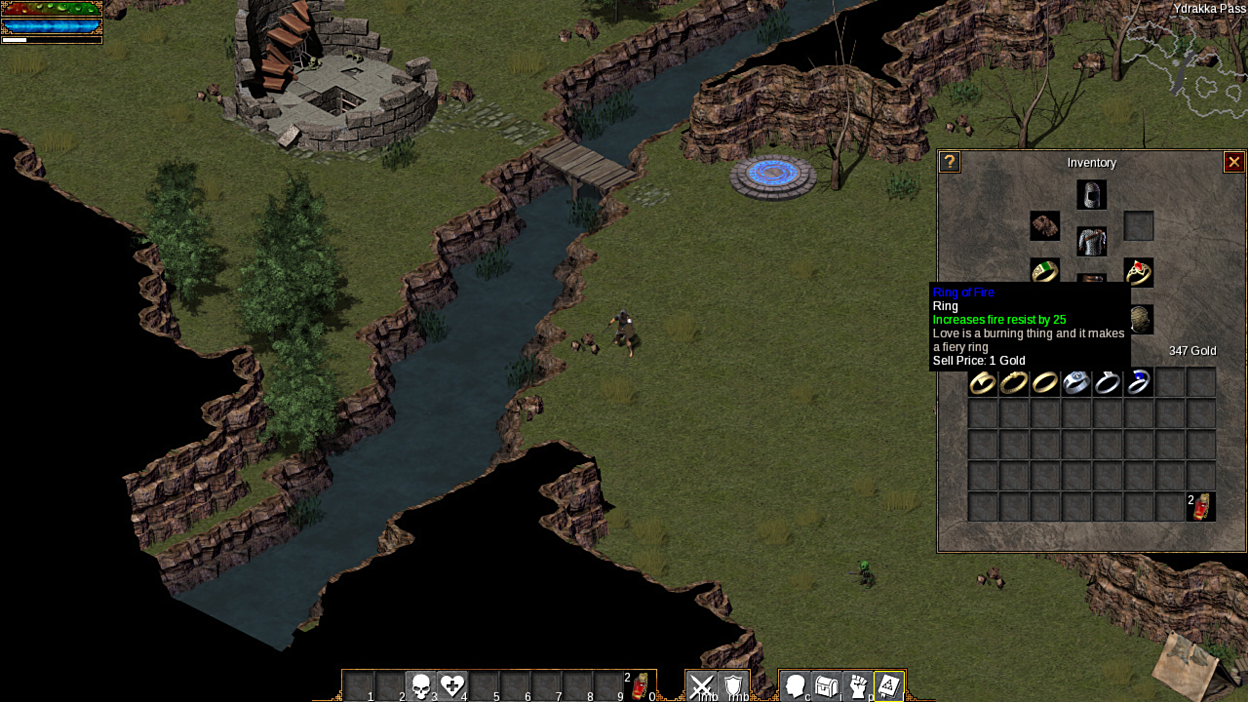Open the character sheet head icon

tap(795, 686)
